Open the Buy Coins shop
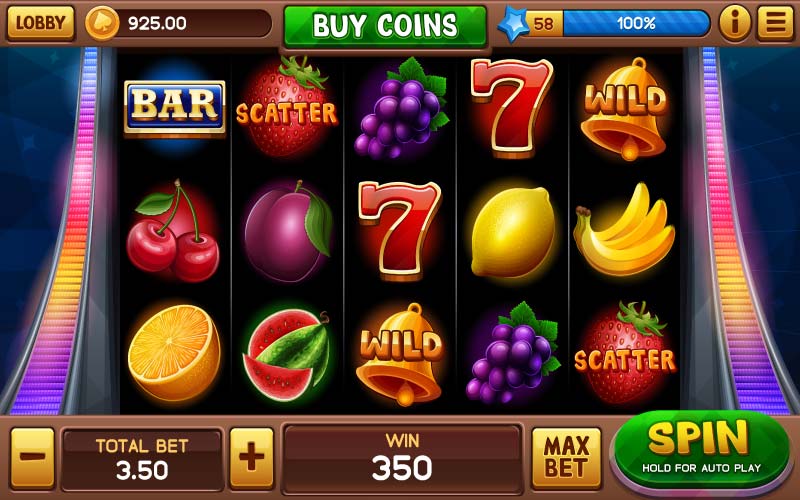800x500 pixels. point(384,25)
